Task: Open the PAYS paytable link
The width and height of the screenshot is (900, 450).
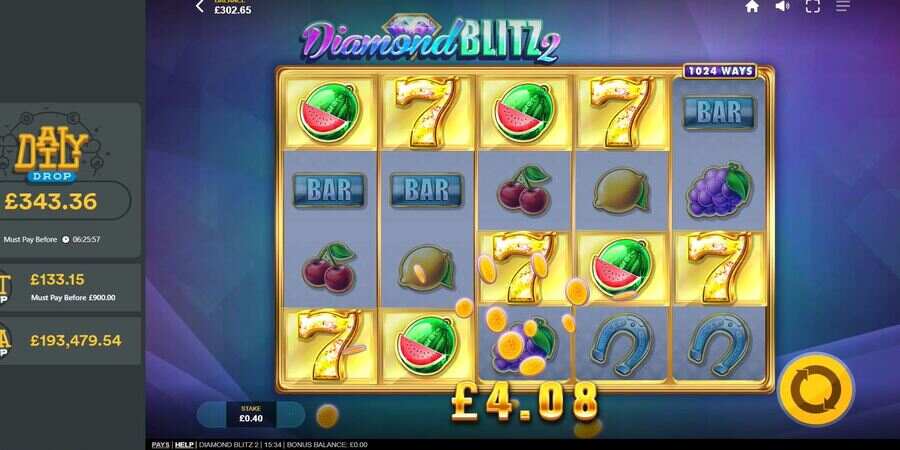Action: tap(160, 444)
